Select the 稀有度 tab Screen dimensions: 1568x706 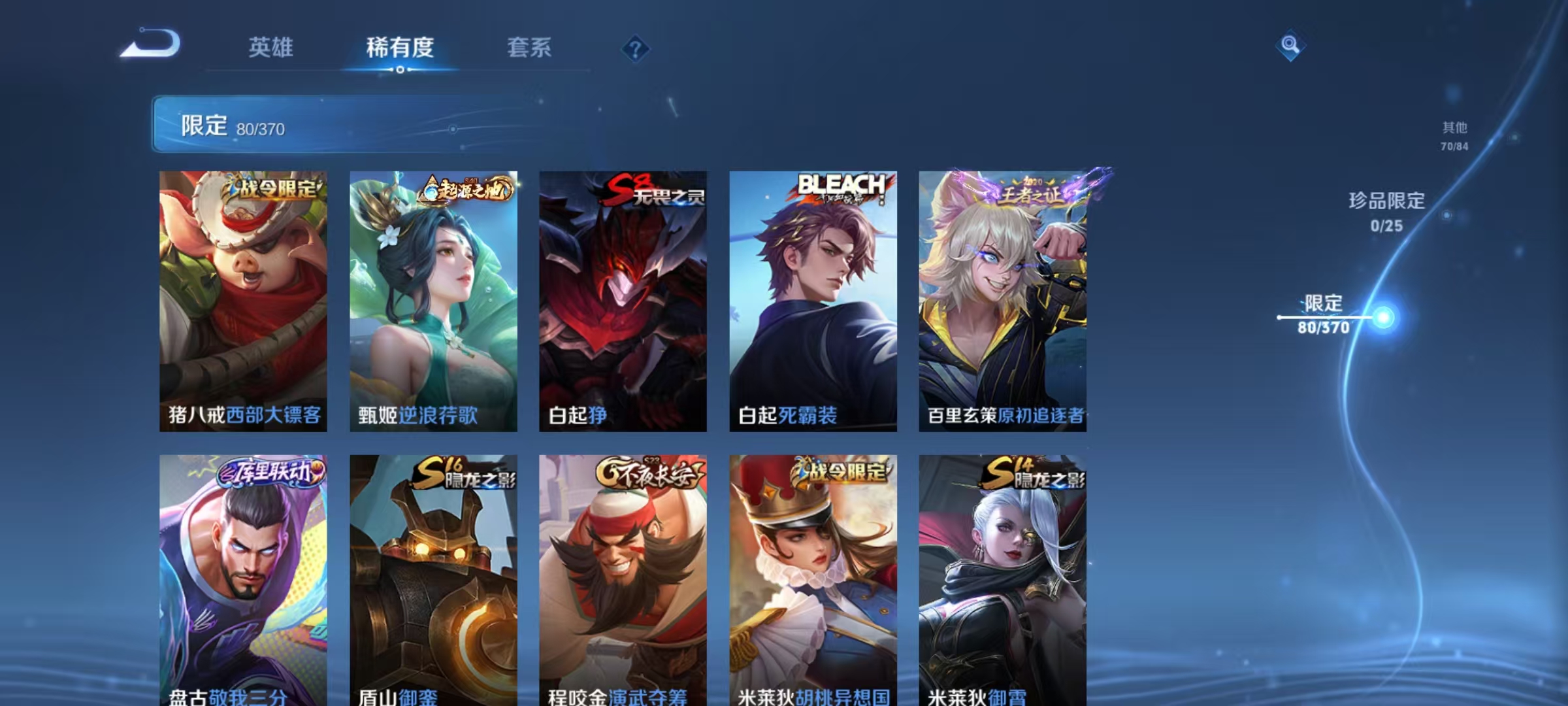coord(401,48)
